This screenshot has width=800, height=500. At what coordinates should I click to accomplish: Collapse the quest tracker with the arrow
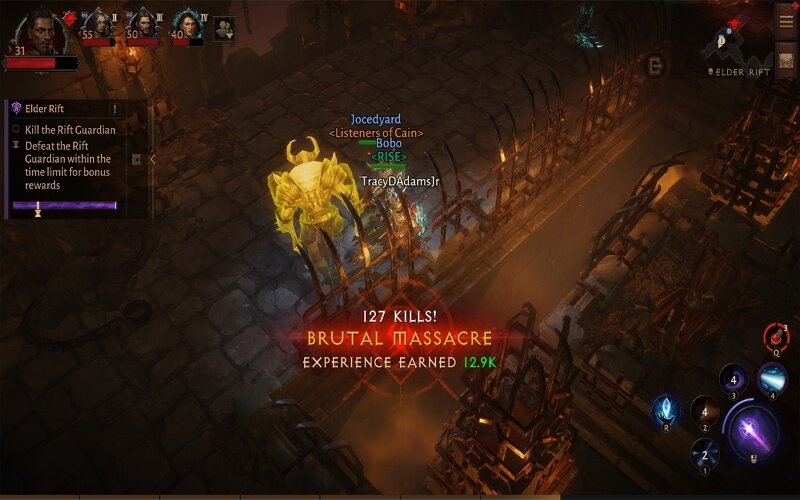pyautogui.click(x=152, y=159)
